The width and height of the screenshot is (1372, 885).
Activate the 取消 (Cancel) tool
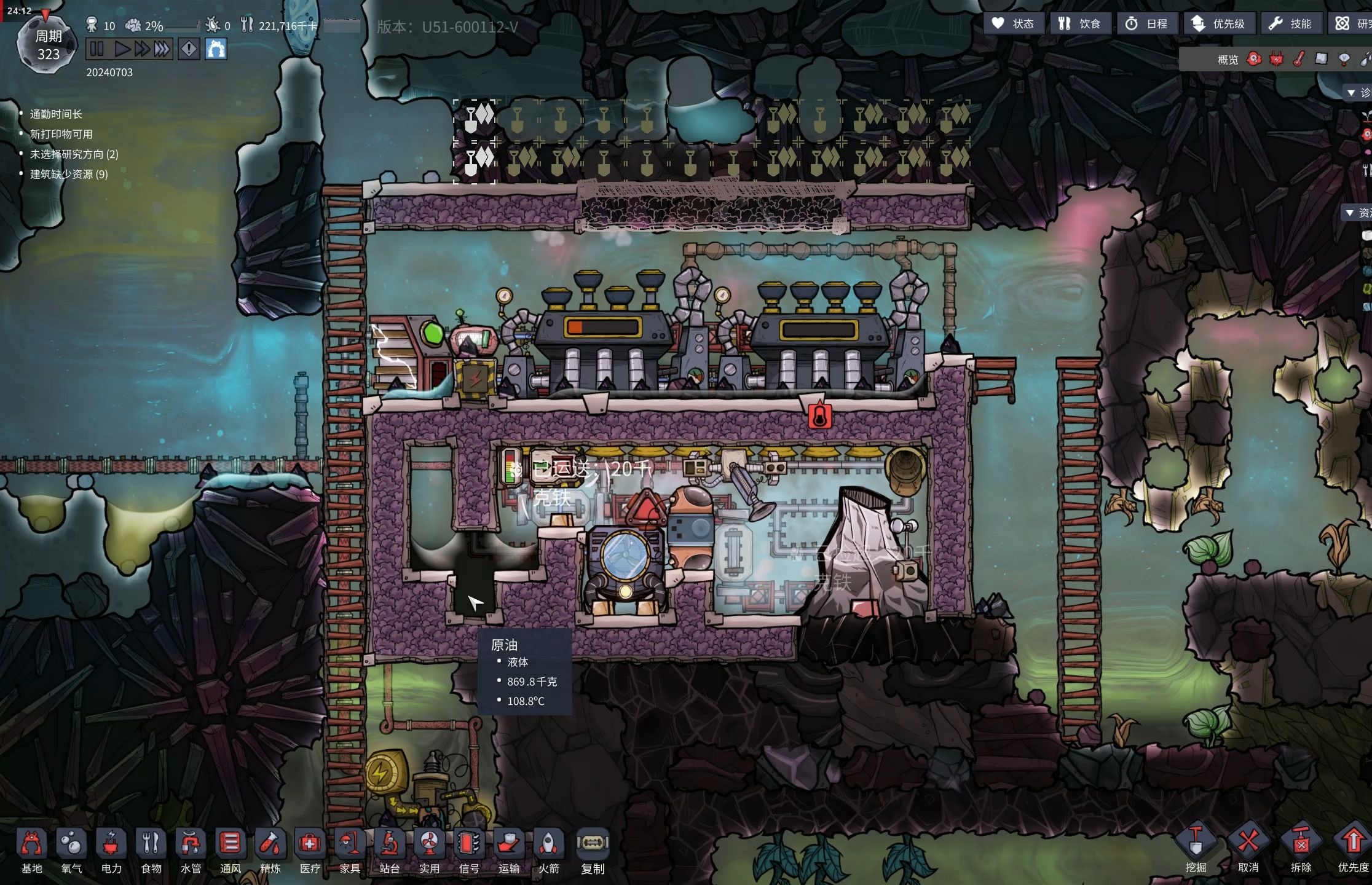coord(1248,849)
